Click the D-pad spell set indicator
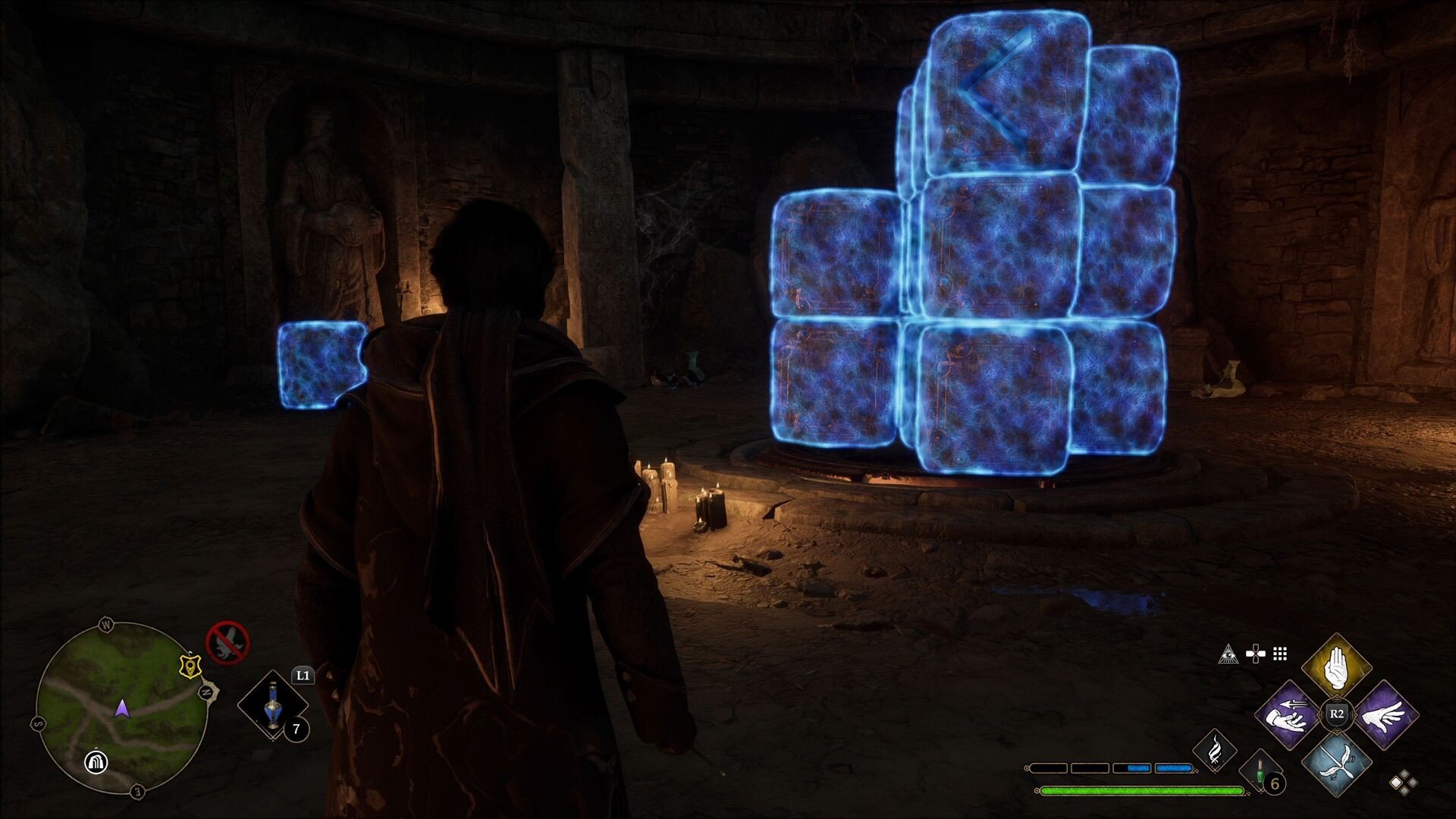 point(1256,654)
